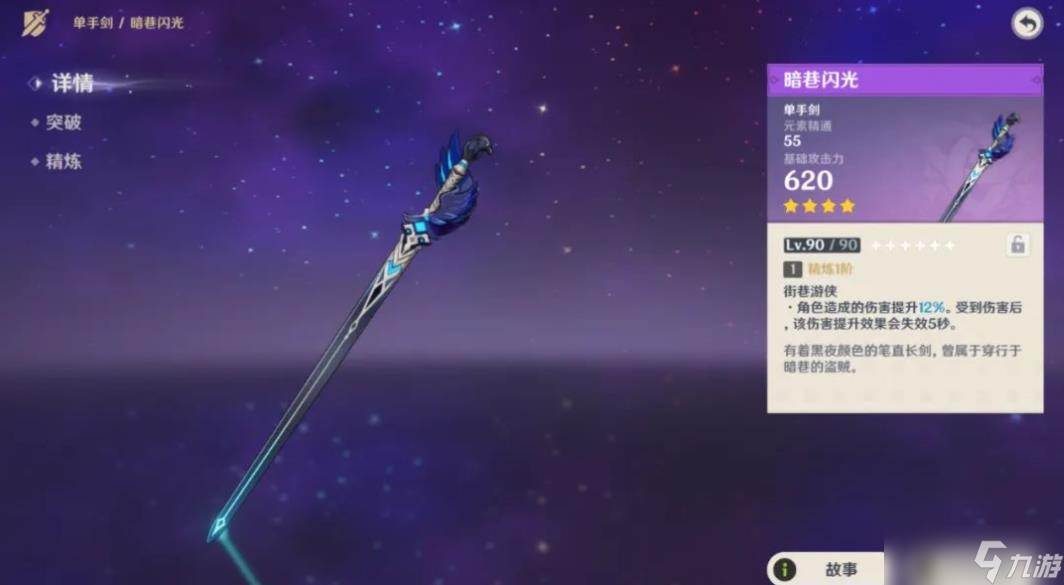Select the 精炼 refinement tab
1064x585 pixels.
(x=63, y=161)
